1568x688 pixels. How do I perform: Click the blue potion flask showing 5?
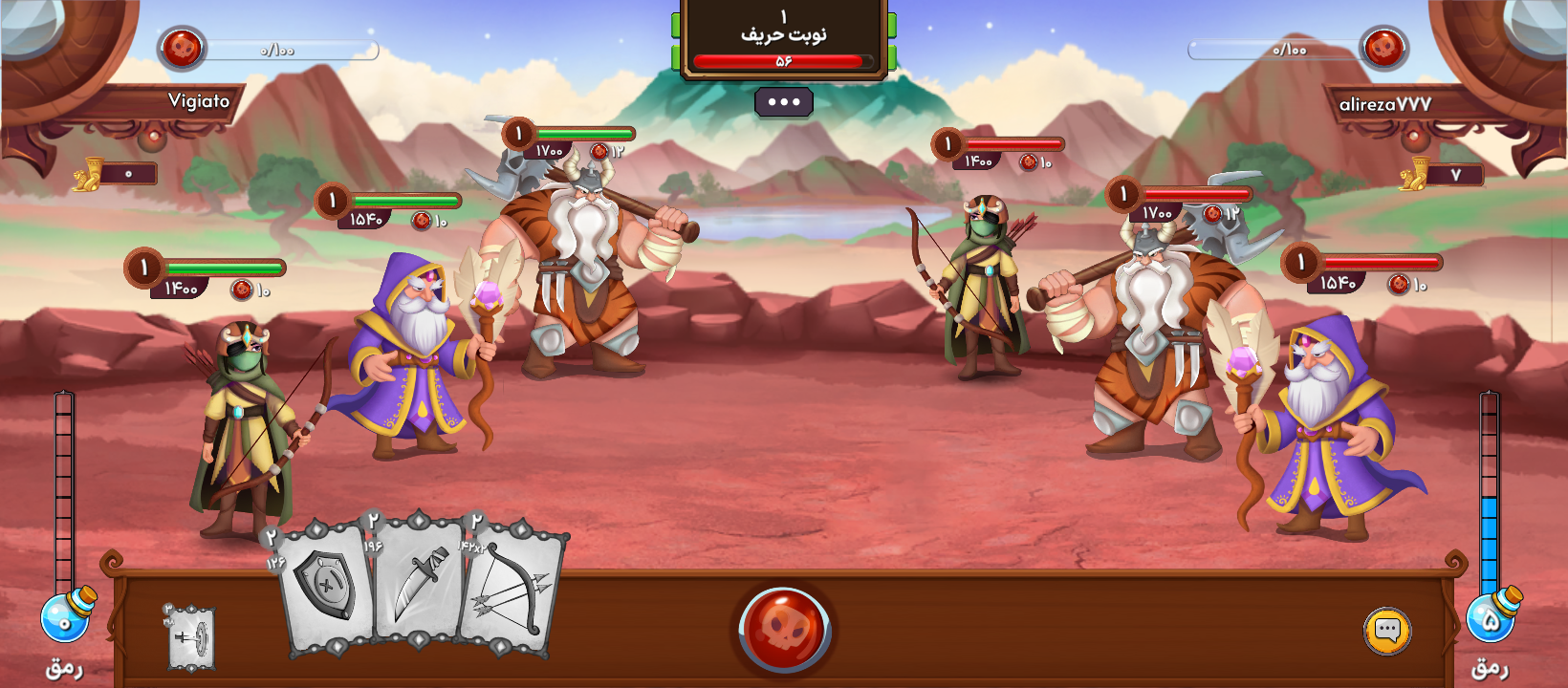(x=1492, y=616)
